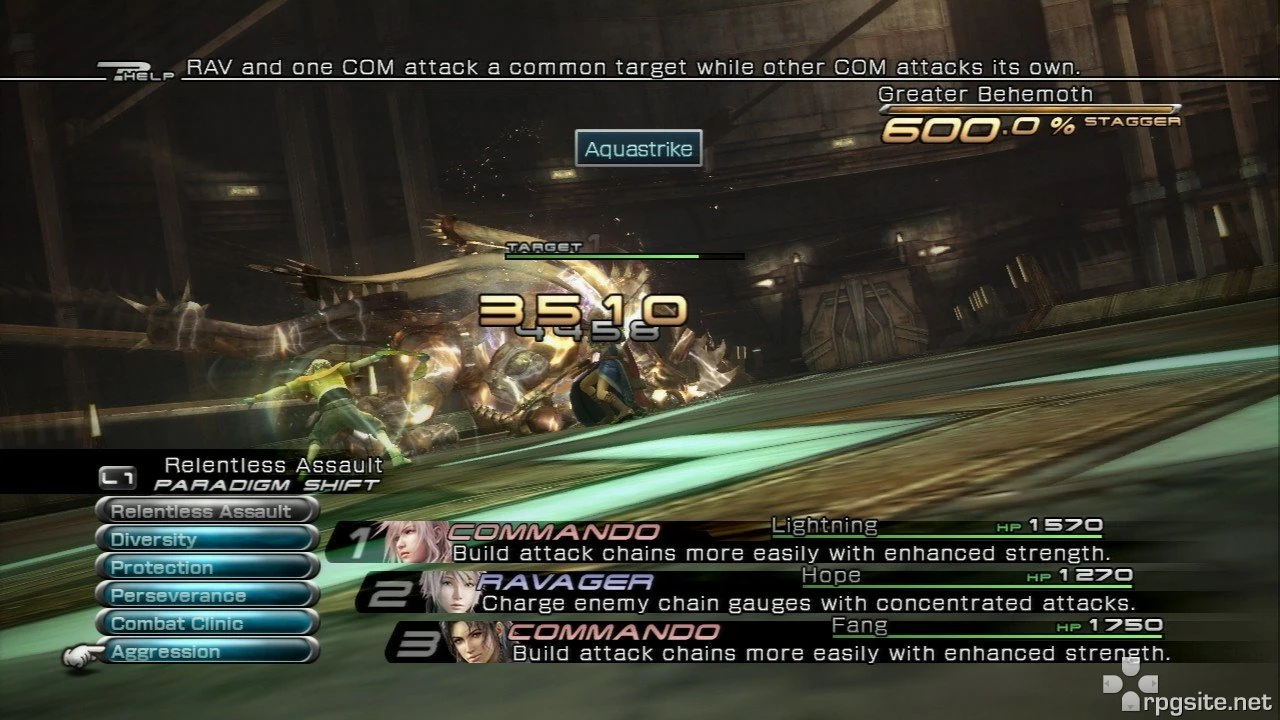Viewport: 1280px width, 720px height.
Task: Click the Greater Behemoth enemy name
Action: [984, 94]
